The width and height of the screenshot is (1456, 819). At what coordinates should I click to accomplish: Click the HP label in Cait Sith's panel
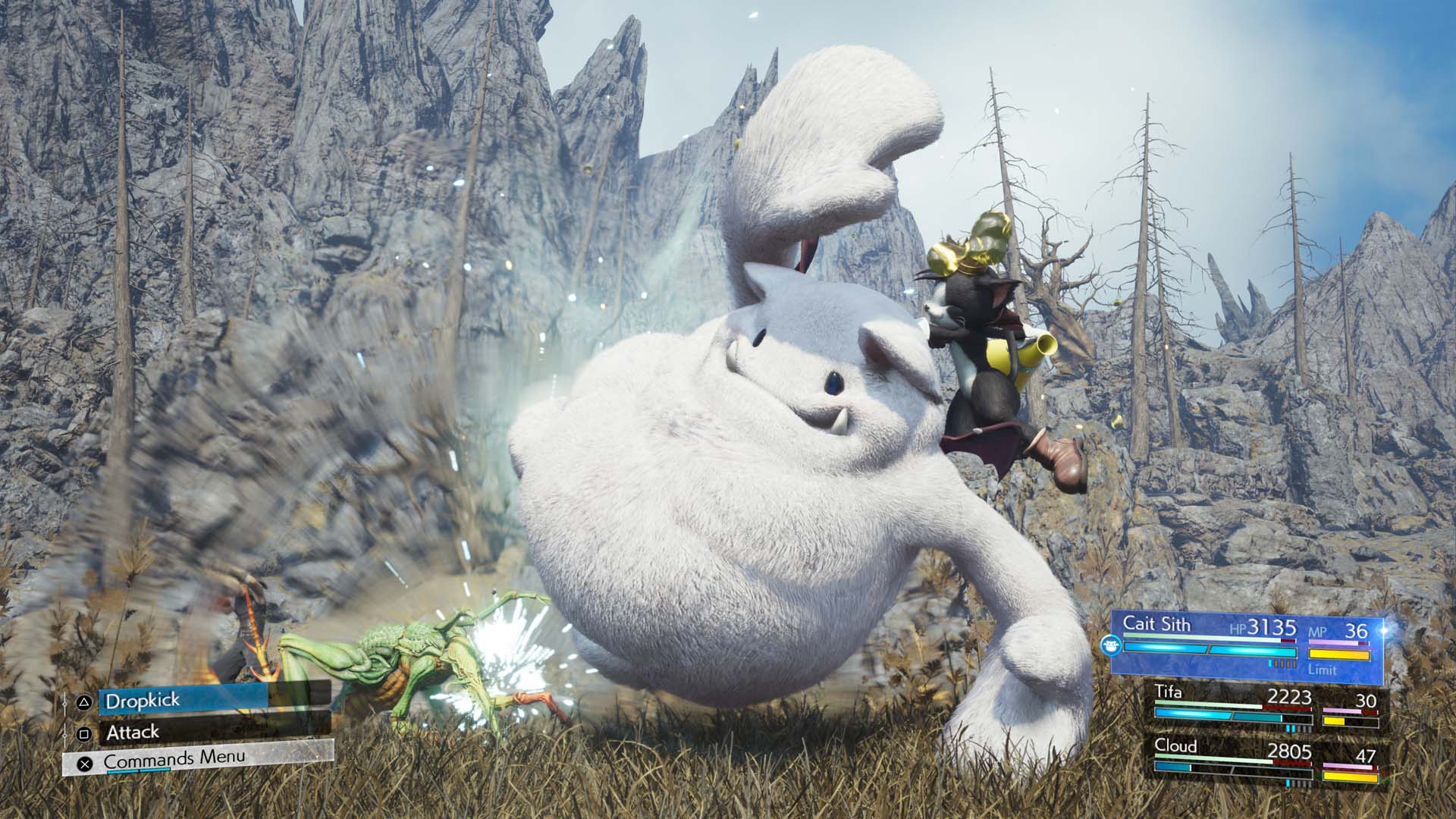1238,629
